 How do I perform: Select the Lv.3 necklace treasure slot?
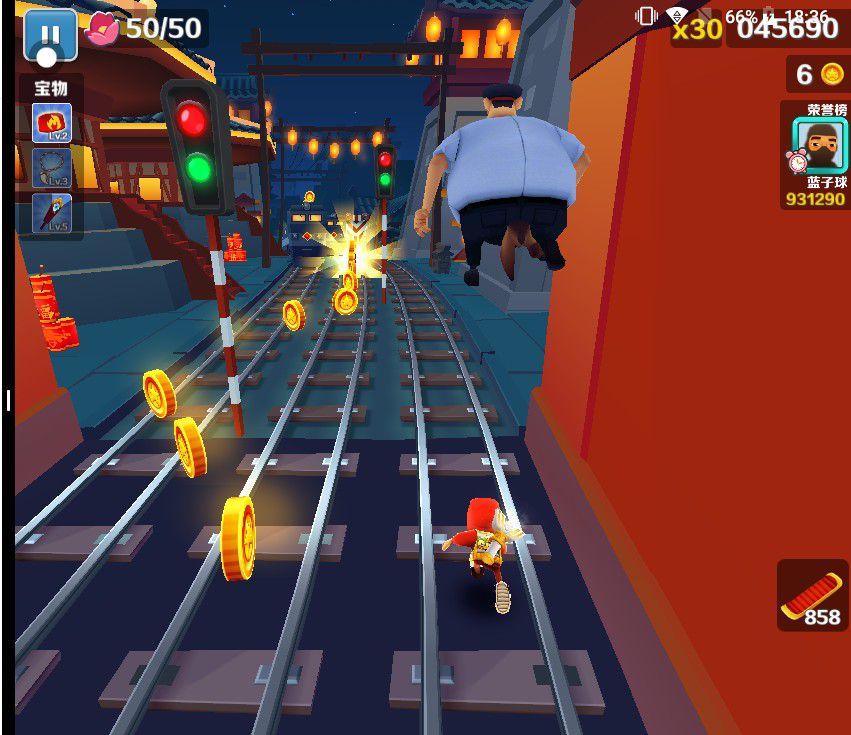[x=52, y=168]
